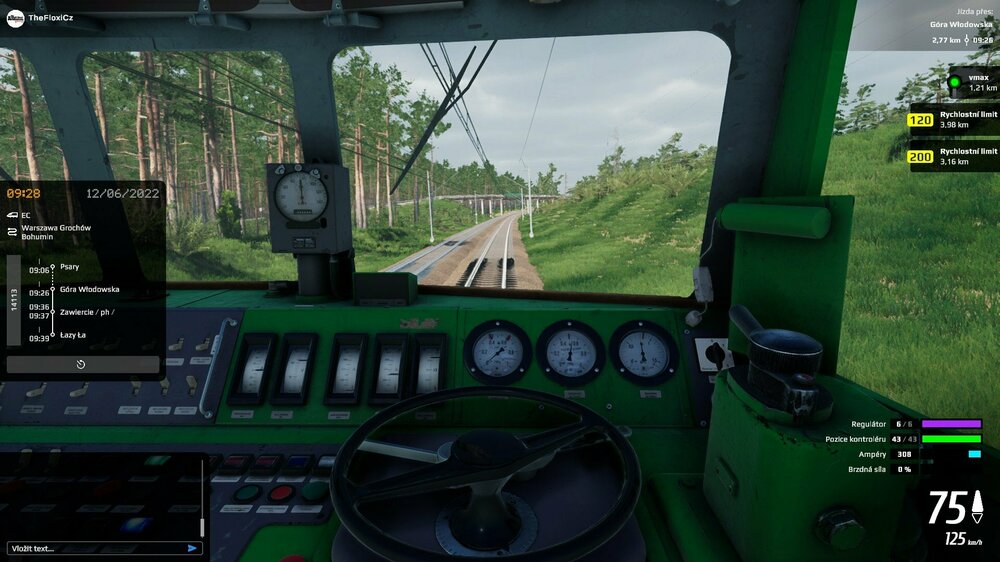Send the chat message with the blue arrow
Screen dimensions: 1000x562
[x=192, y=548]
